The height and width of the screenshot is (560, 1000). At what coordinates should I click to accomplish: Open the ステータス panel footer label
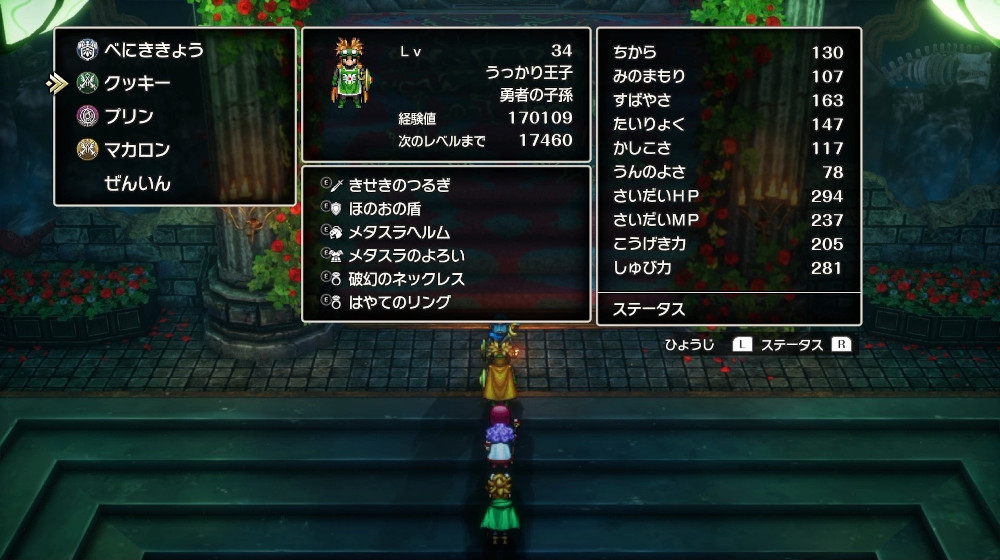pos(649,309)
